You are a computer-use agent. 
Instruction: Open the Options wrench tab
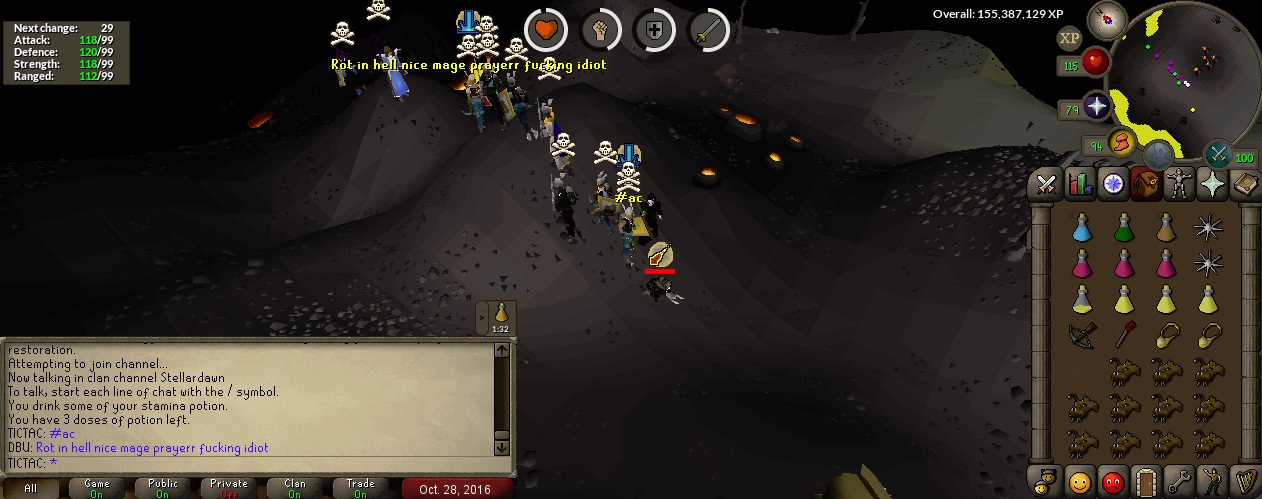point(1179,481)
